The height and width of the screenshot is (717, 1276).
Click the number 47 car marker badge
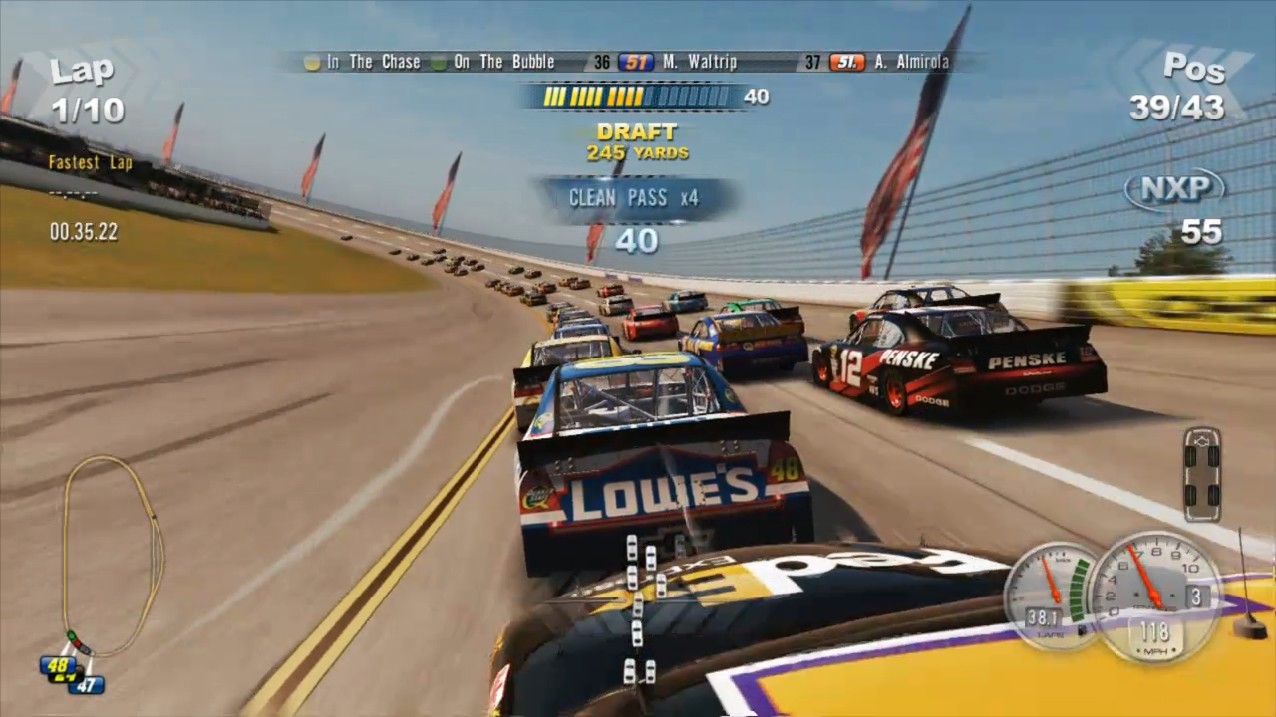[x=88, y=685]
